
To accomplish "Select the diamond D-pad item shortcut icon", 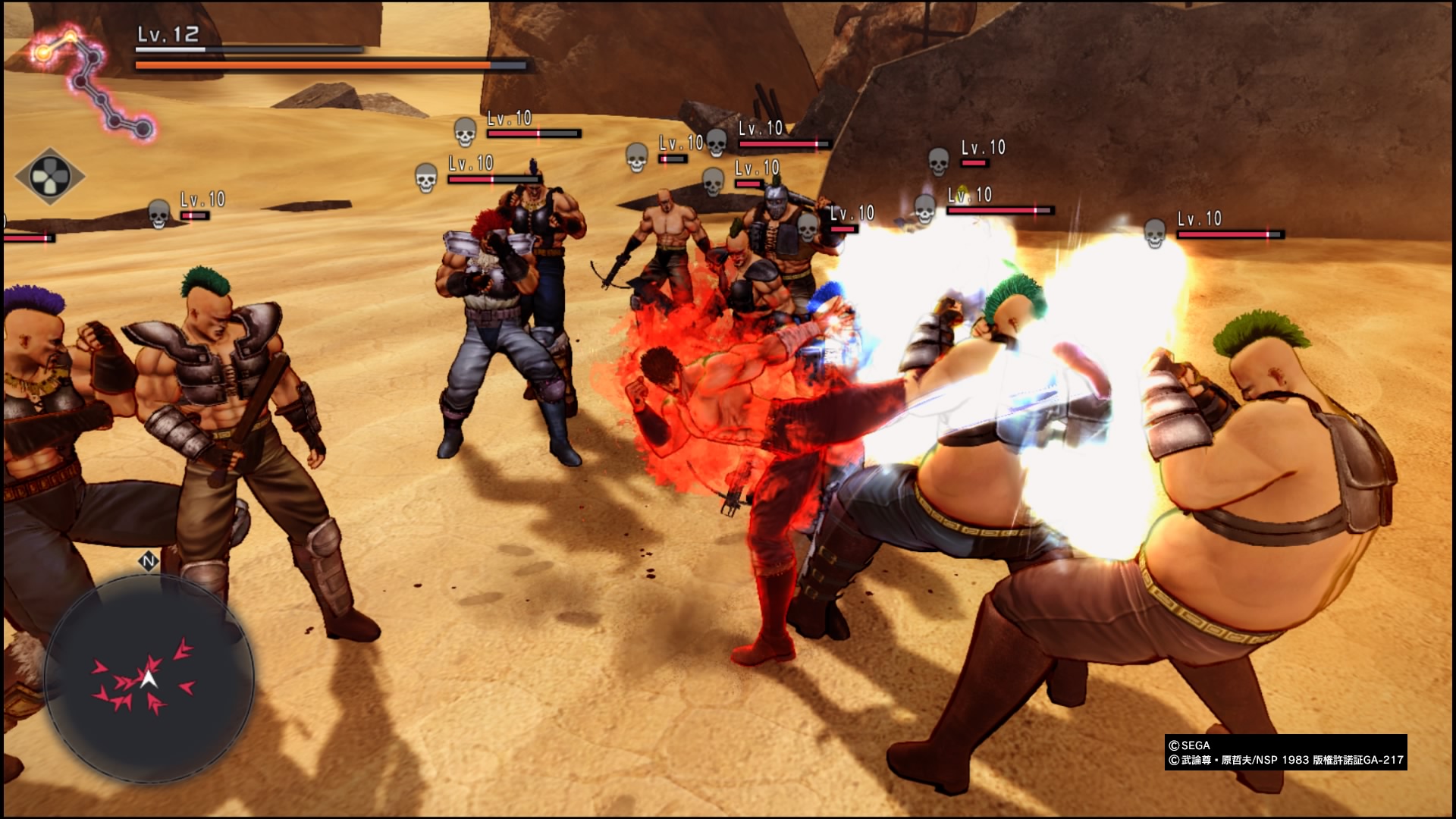I will (x=50, y=177).
